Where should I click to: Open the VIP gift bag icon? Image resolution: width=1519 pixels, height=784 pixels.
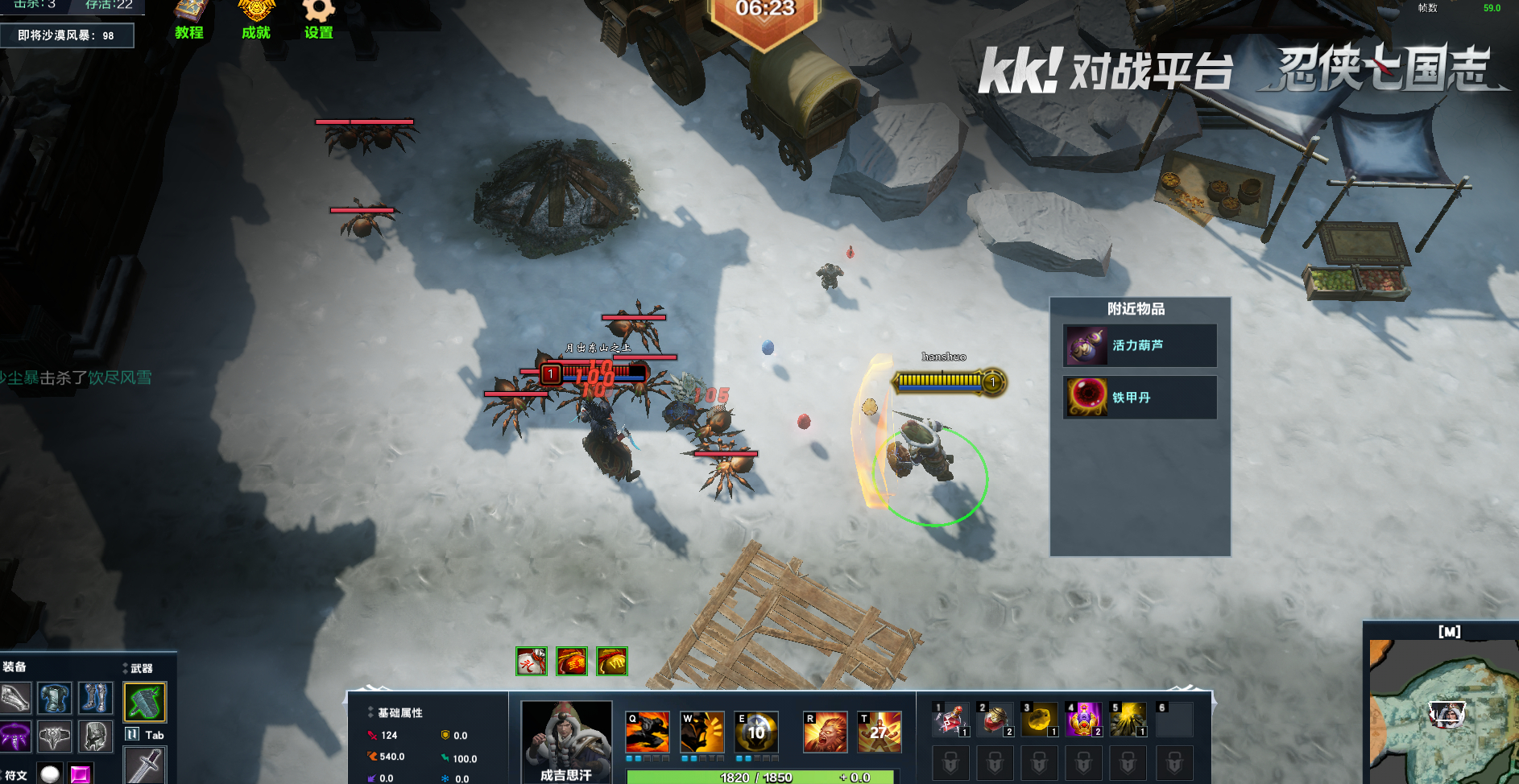pos(612,662)
